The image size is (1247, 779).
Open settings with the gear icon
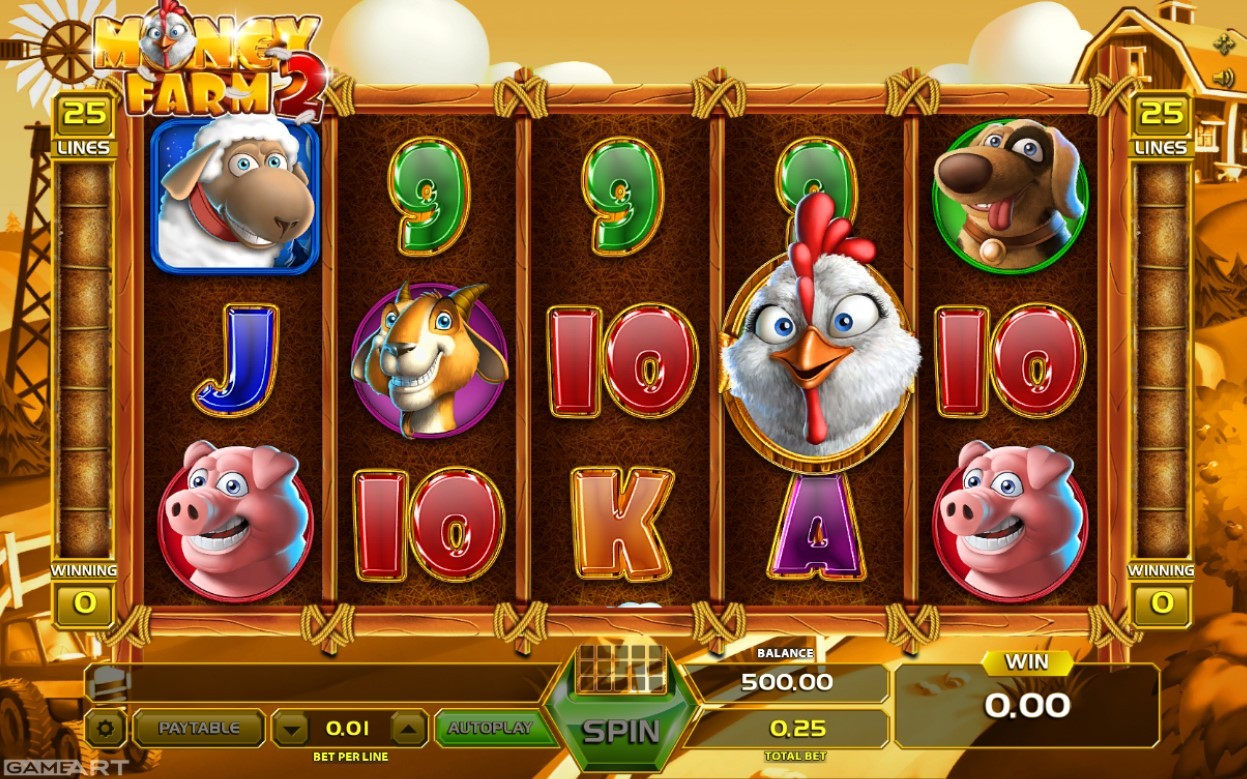pos(106,728)
